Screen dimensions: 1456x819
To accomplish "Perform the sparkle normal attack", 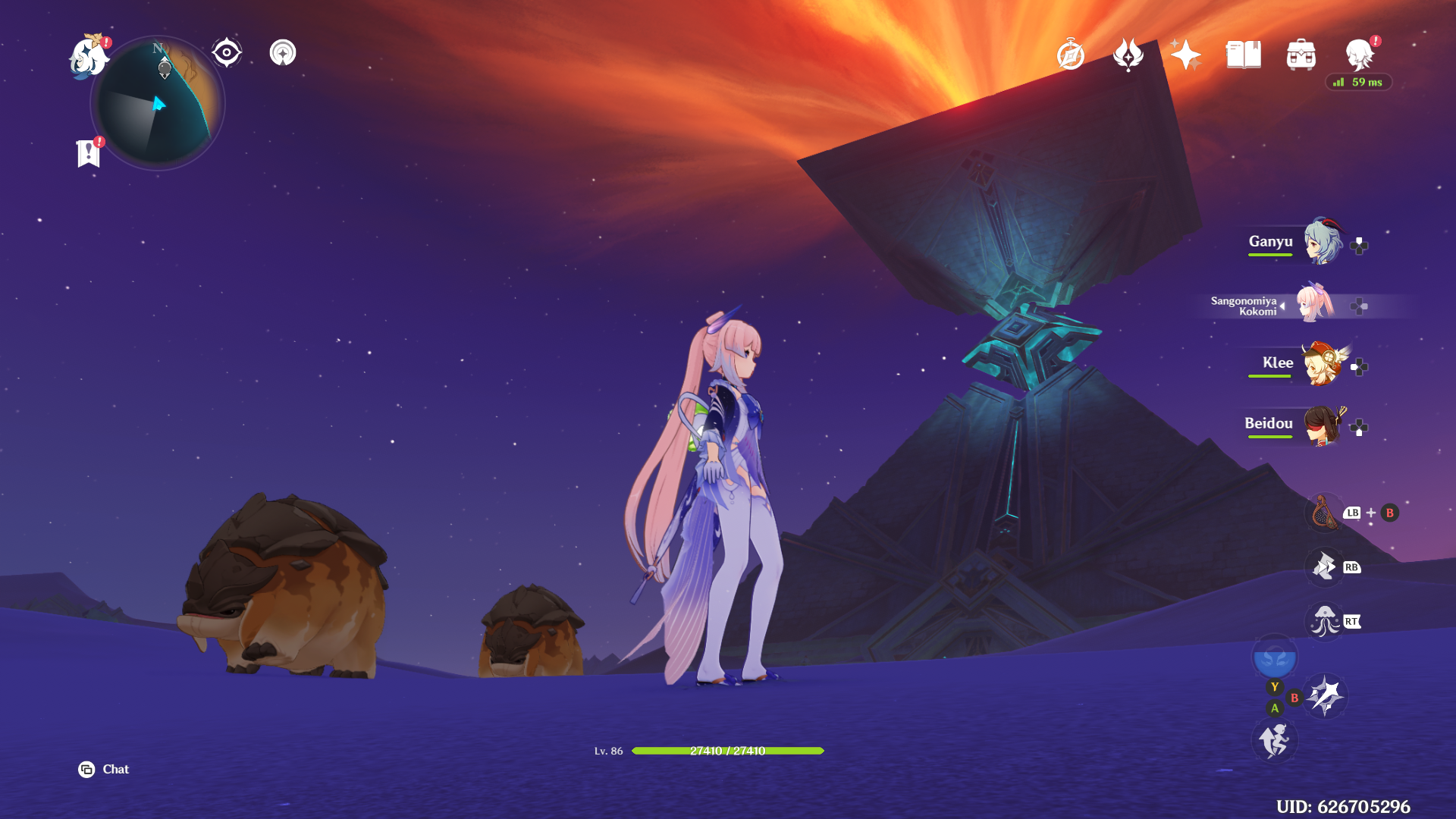I will click(1326, 695).
